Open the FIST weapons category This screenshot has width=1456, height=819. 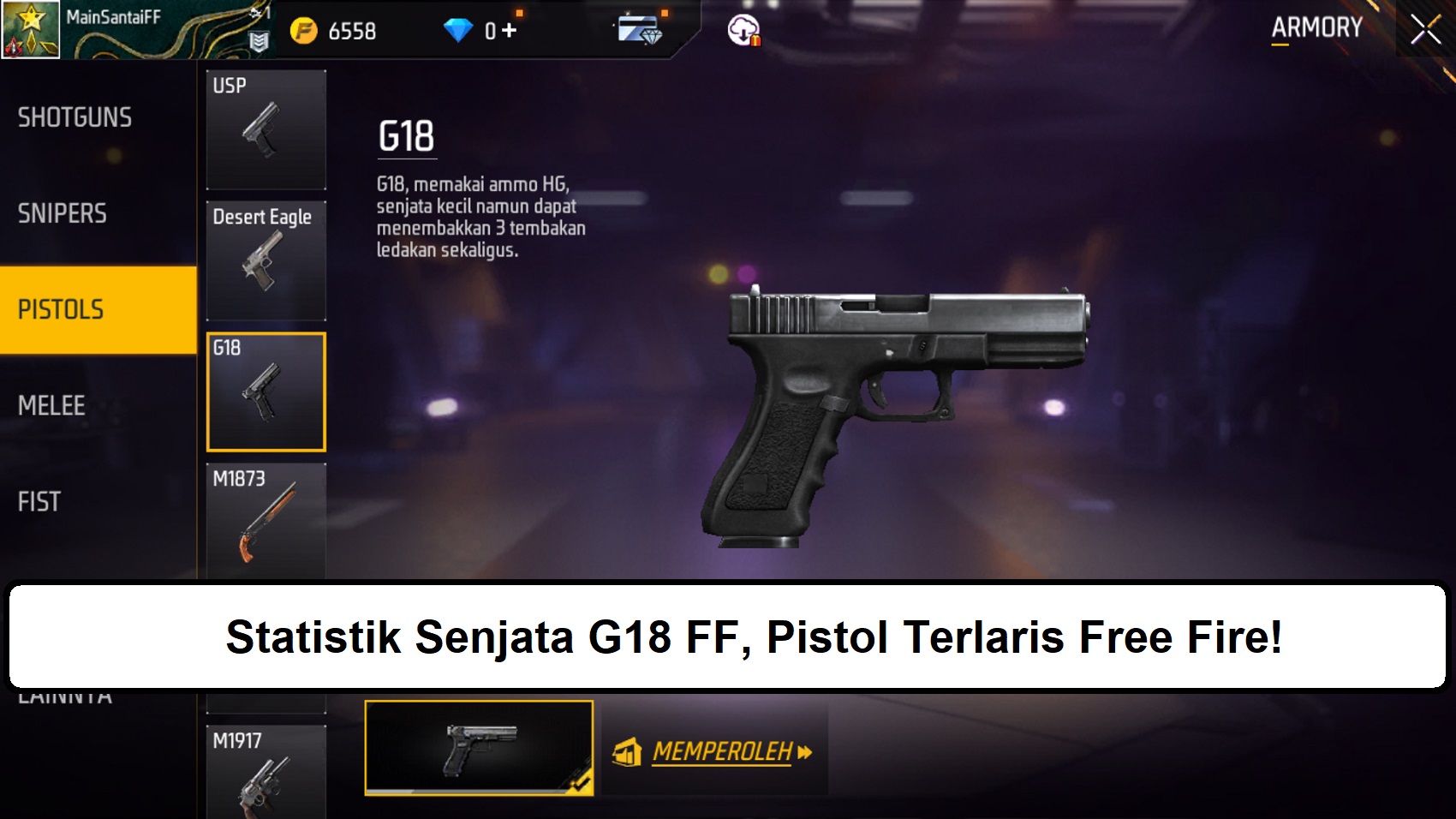point(39,501)
